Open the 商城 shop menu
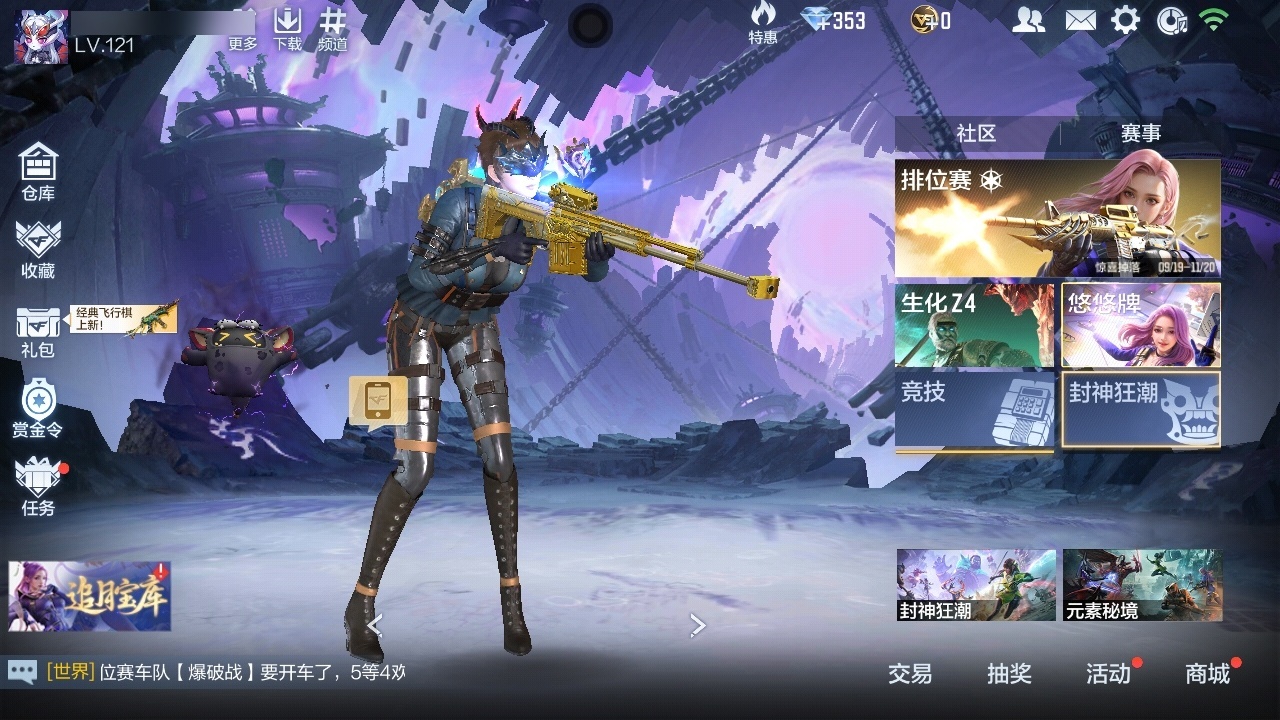The width and height of the screenshot is (1280, 720). click(1207, 674)
